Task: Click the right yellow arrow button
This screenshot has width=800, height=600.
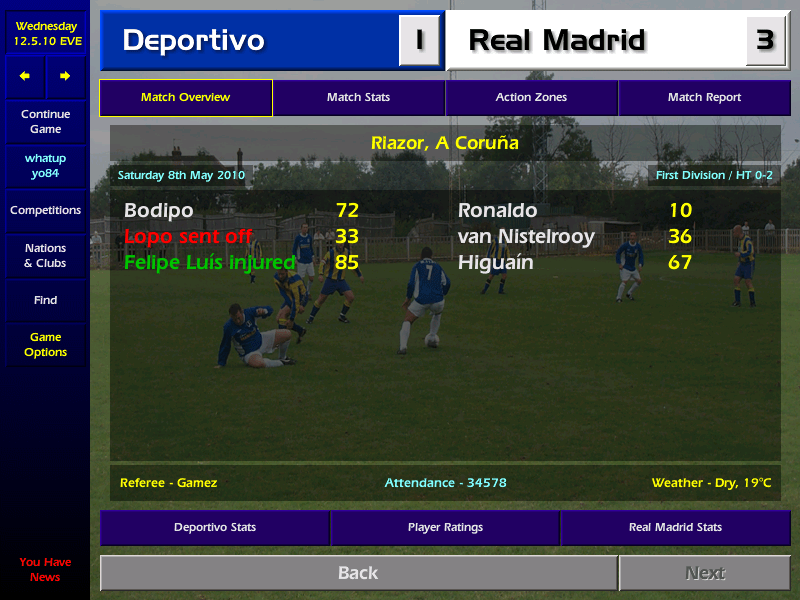Action: click(x=65, y=76)
